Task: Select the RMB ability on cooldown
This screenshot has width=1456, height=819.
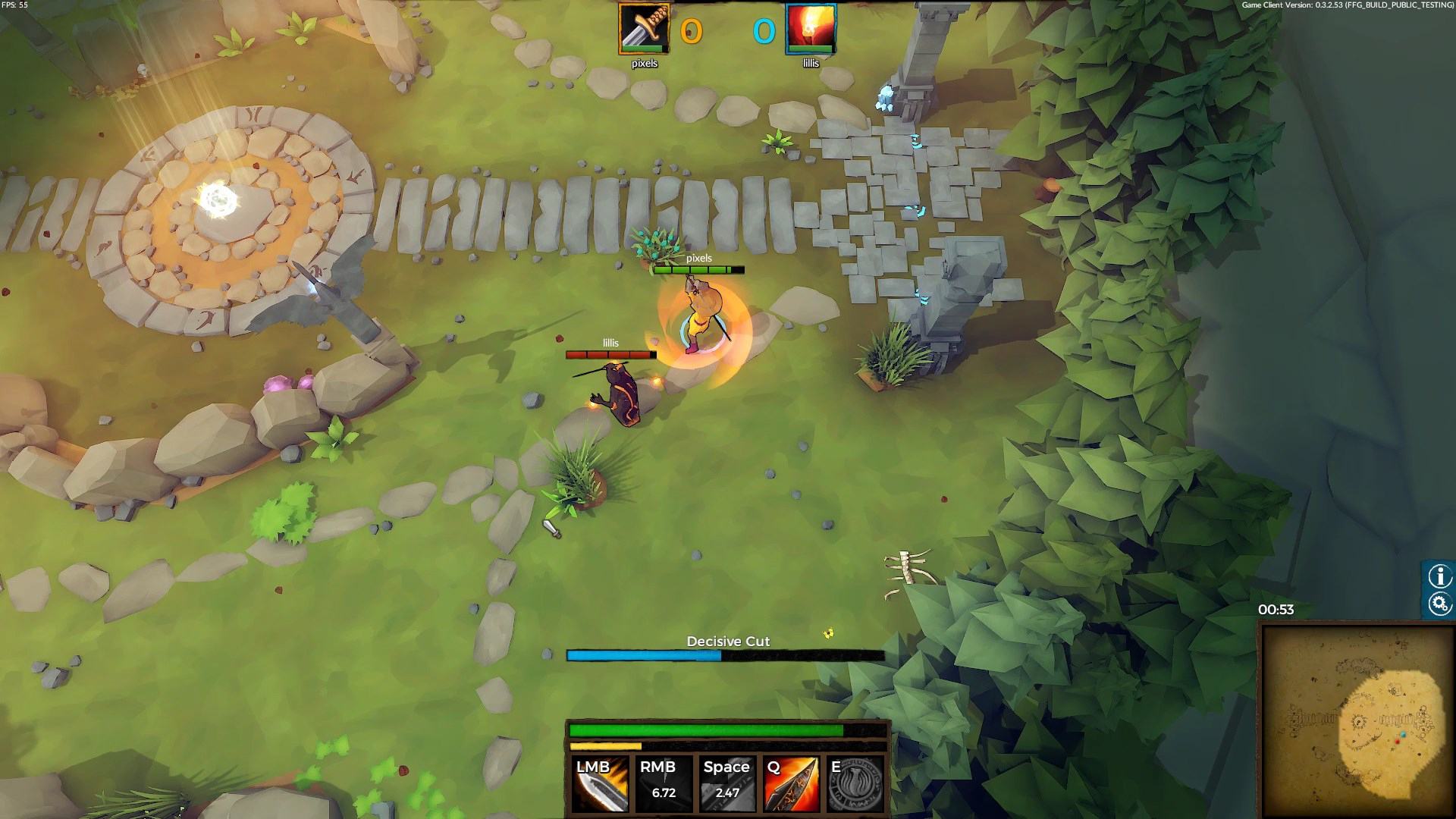Action: (664, 784)
